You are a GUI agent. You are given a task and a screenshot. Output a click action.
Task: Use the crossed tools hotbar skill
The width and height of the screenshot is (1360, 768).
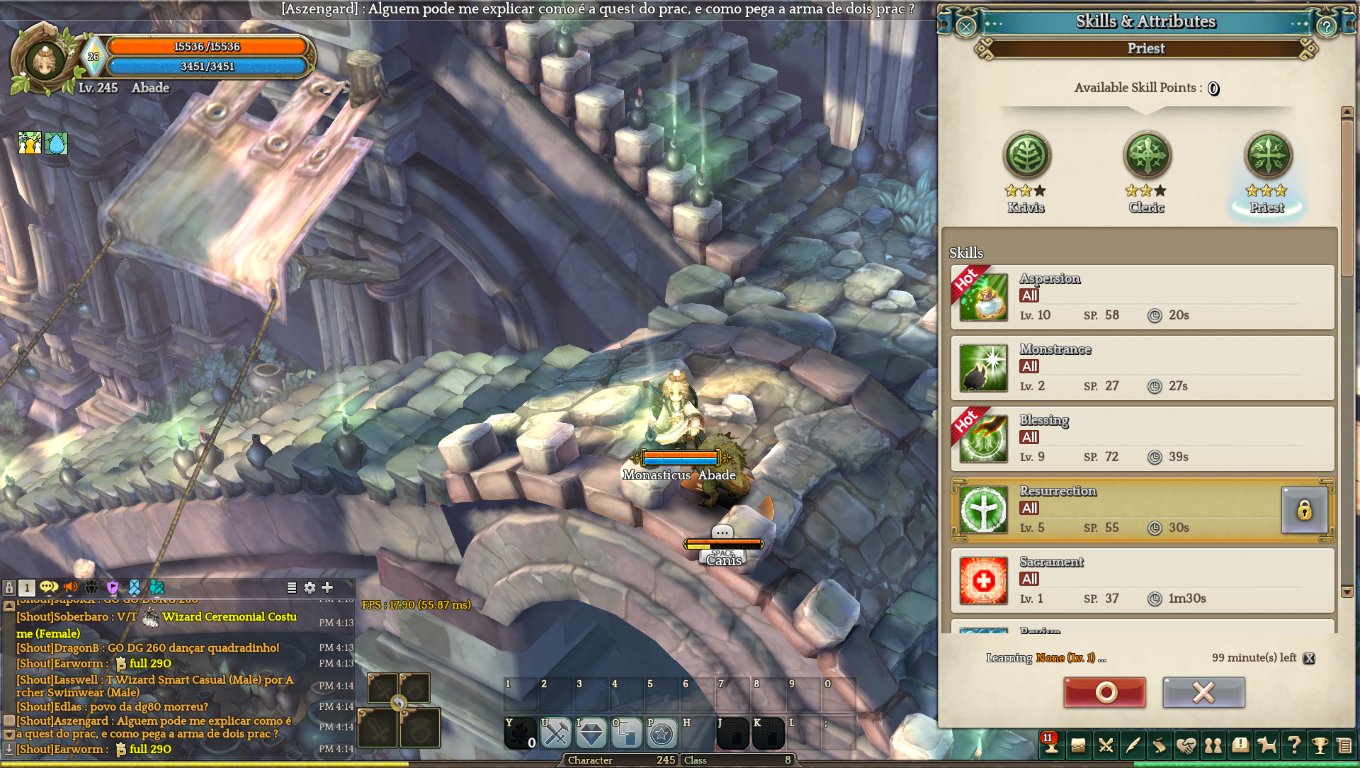tap(555, 733)
